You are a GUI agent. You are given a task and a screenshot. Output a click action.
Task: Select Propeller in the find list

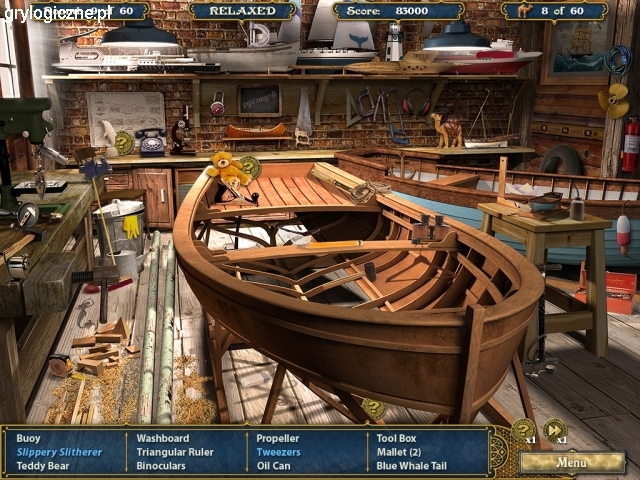277,438
